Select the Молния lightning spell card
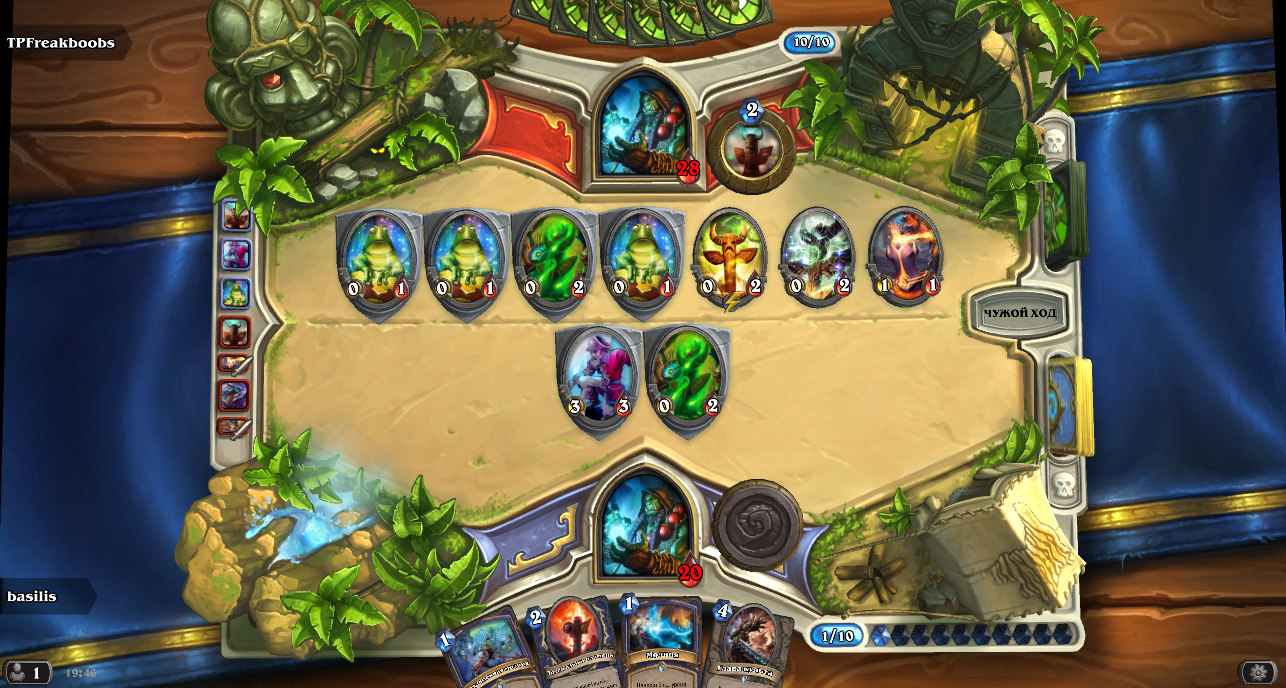 click(661, 645)
